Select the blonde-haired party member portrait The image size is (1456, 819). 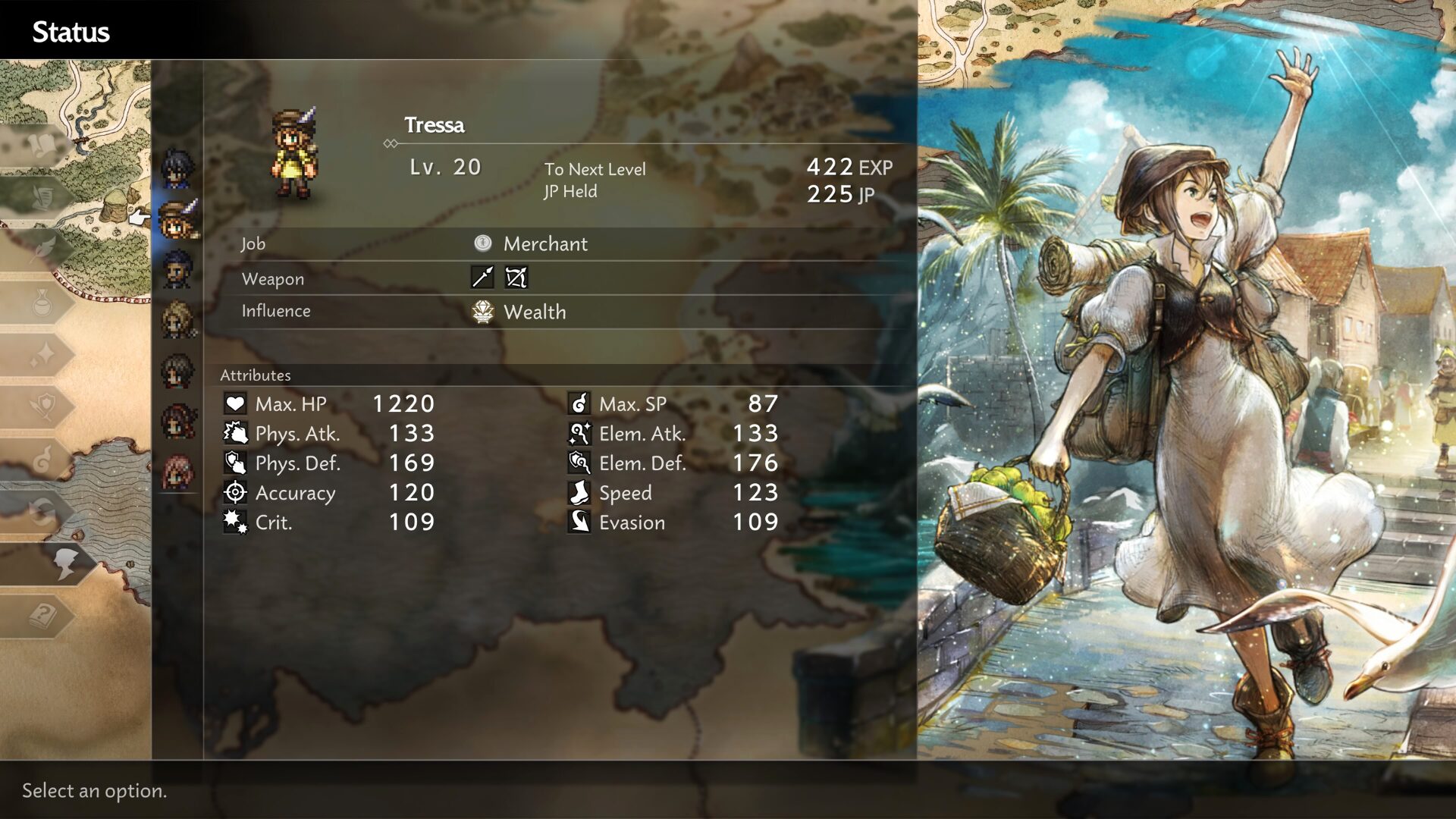(177, 320)
